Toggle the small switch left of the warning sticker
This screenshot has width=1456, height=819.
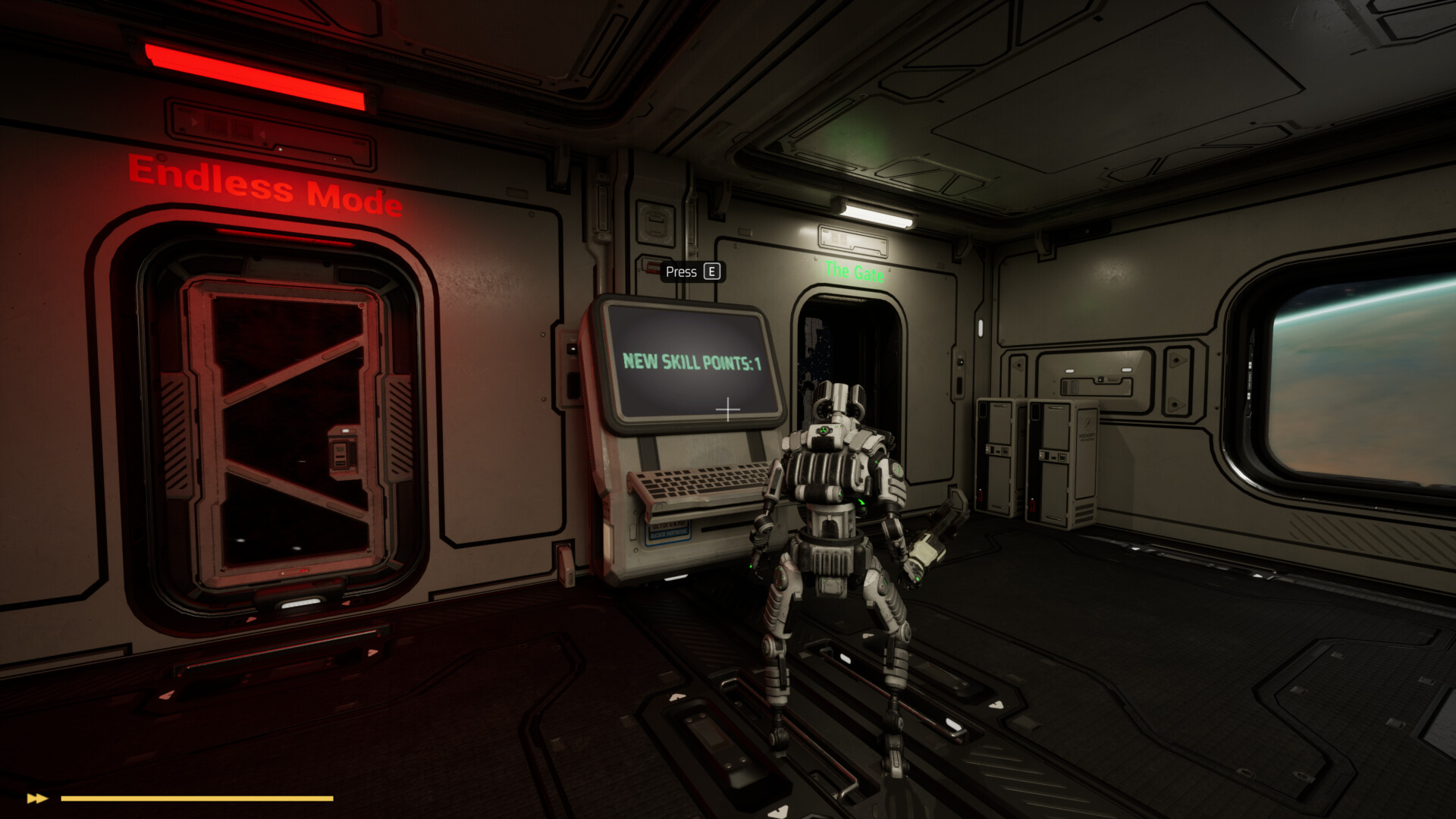click(632, 531)
